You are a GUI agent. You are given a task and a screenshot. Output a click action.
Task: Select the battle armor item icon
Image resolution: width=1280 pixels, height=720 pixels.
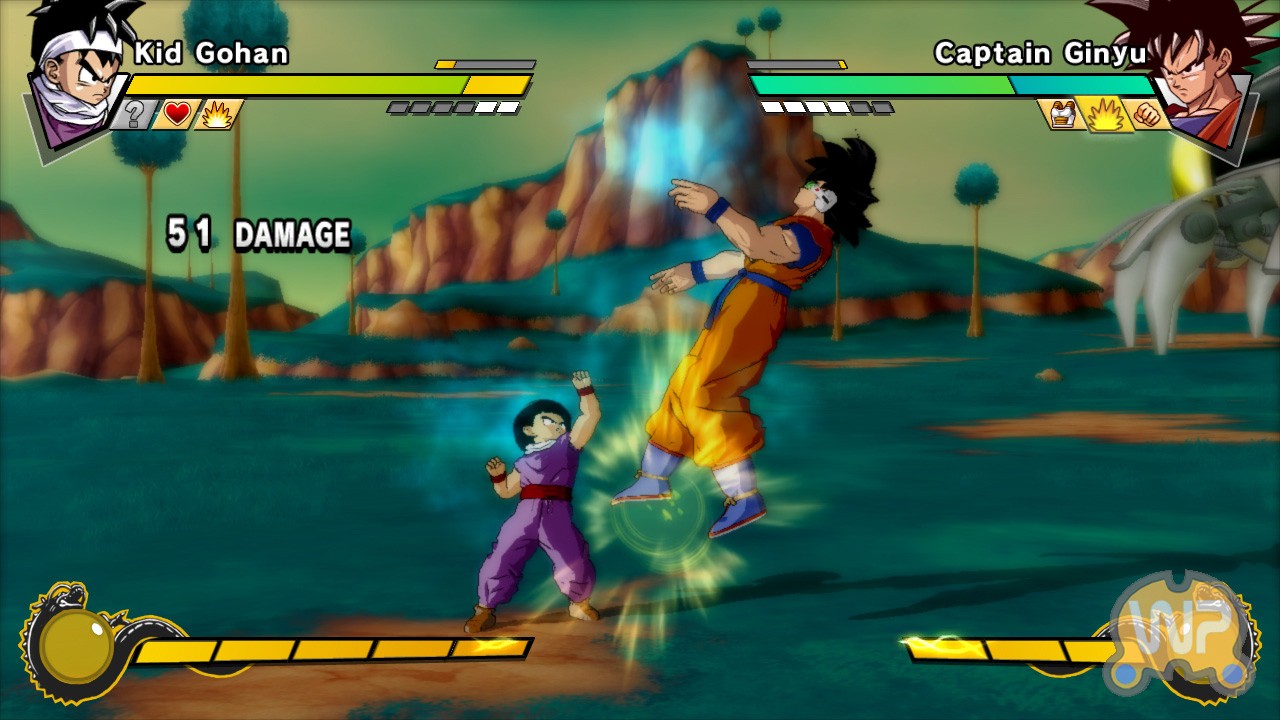[1063, 115]
